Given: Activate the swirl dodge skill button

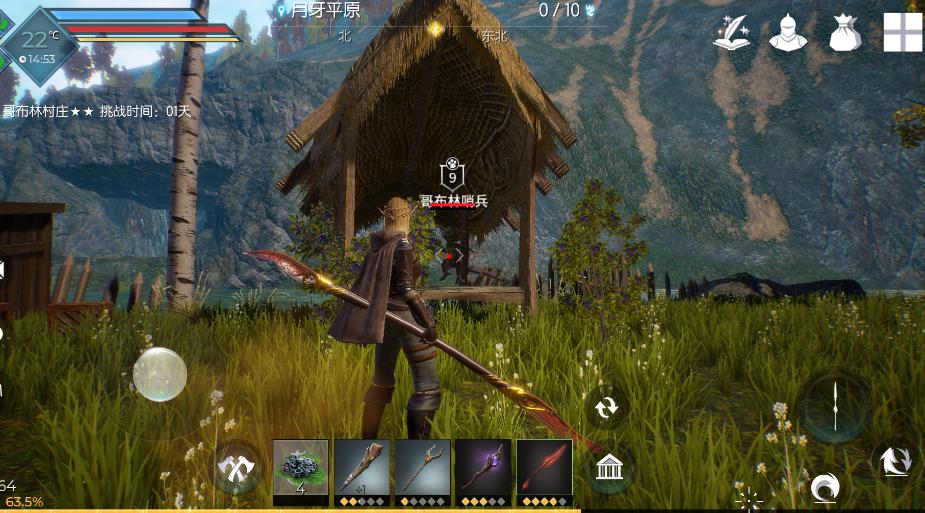Looking at the screenshot, I should [x=824, y=488].
